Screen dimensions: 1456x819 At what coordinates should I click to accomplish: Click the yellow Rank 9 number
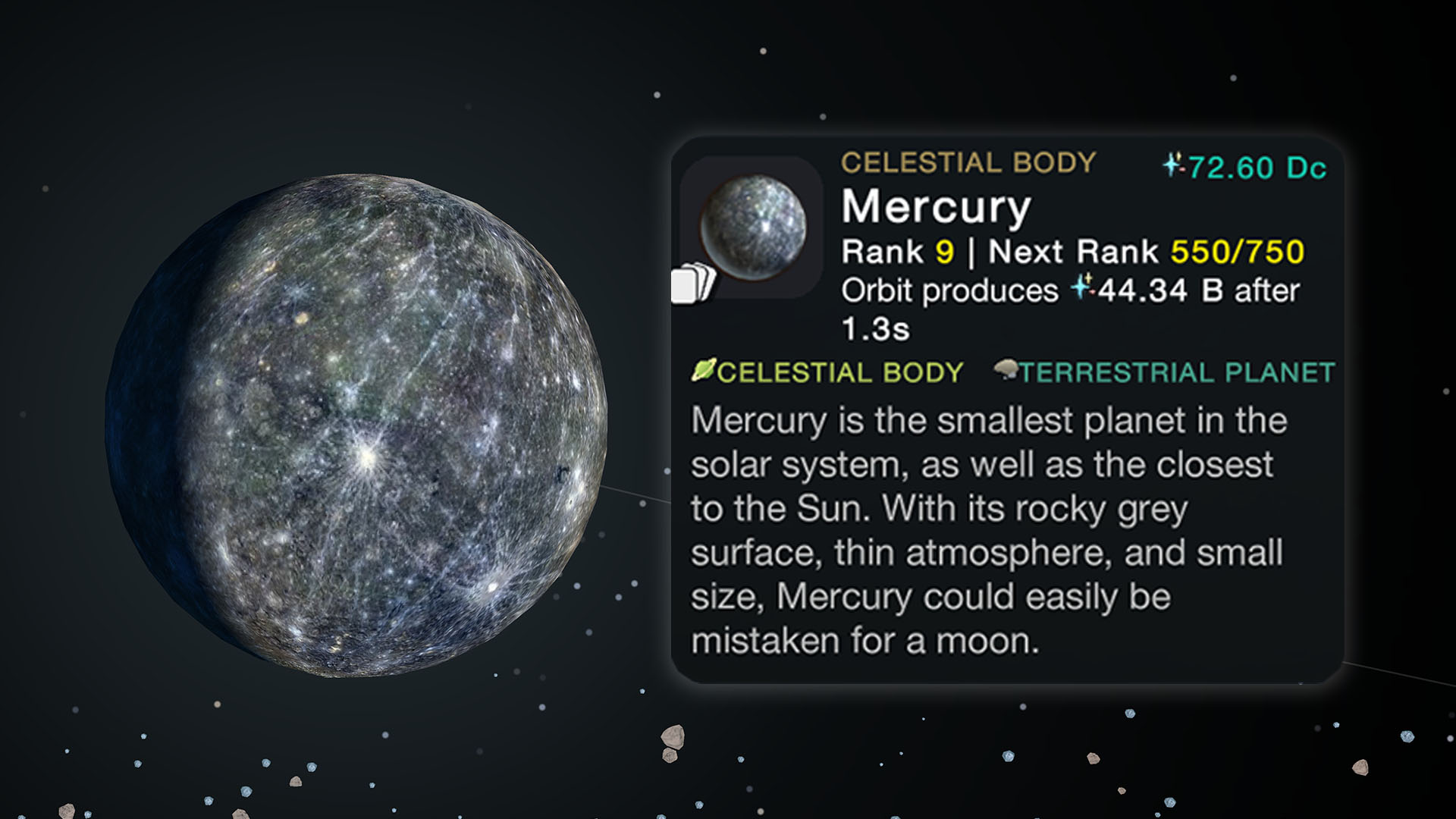click(943, 251)
